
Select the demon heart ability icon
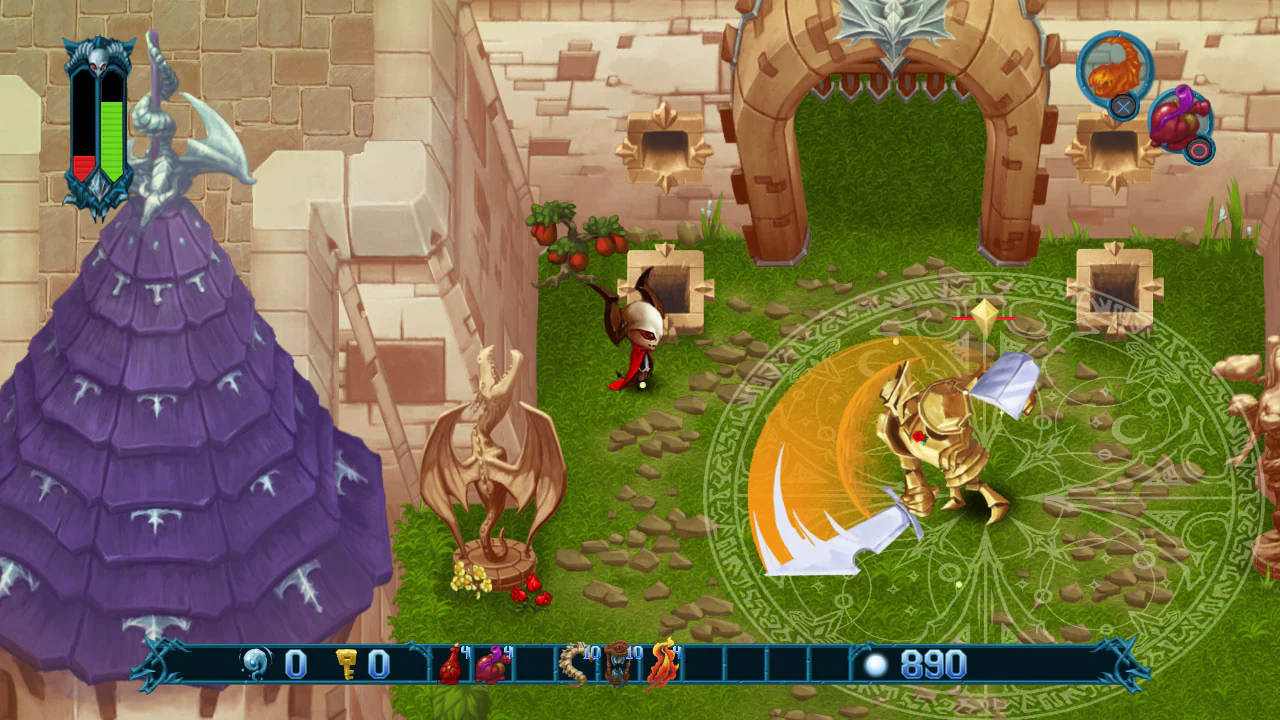pyautogui.click(x=1177, y=121)
